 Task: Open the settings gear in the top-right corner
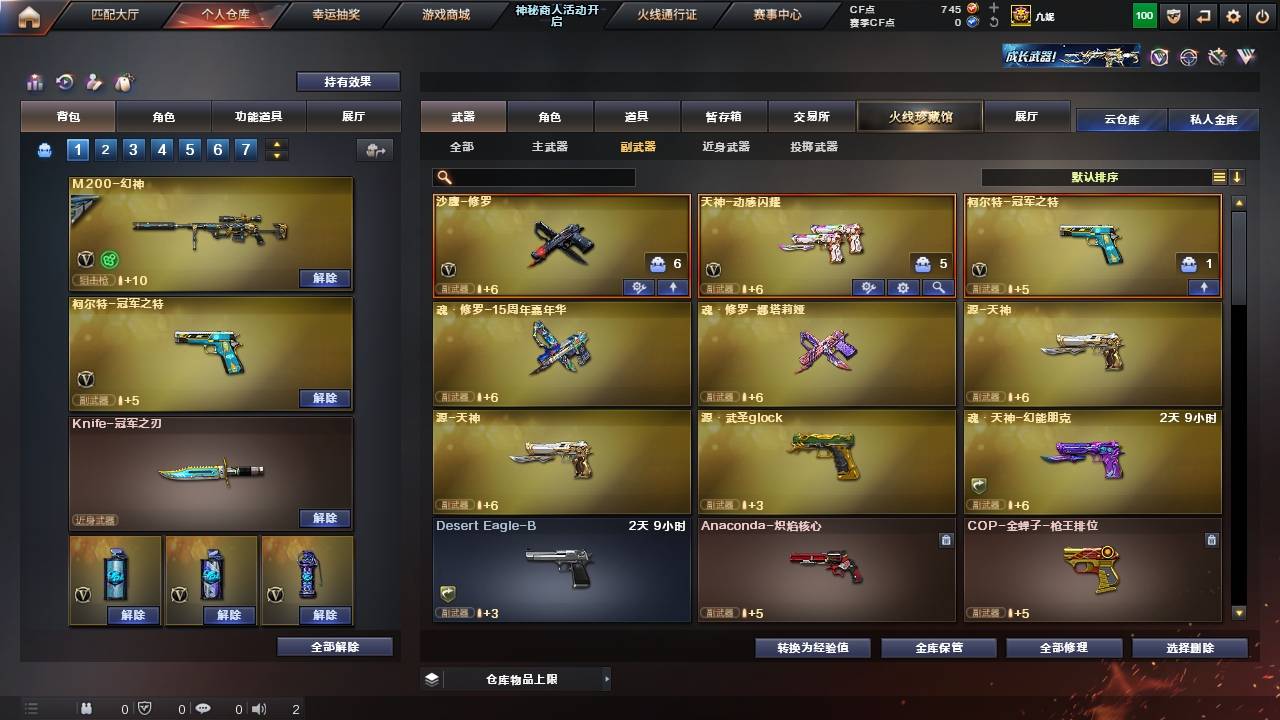click(1232, 16)
